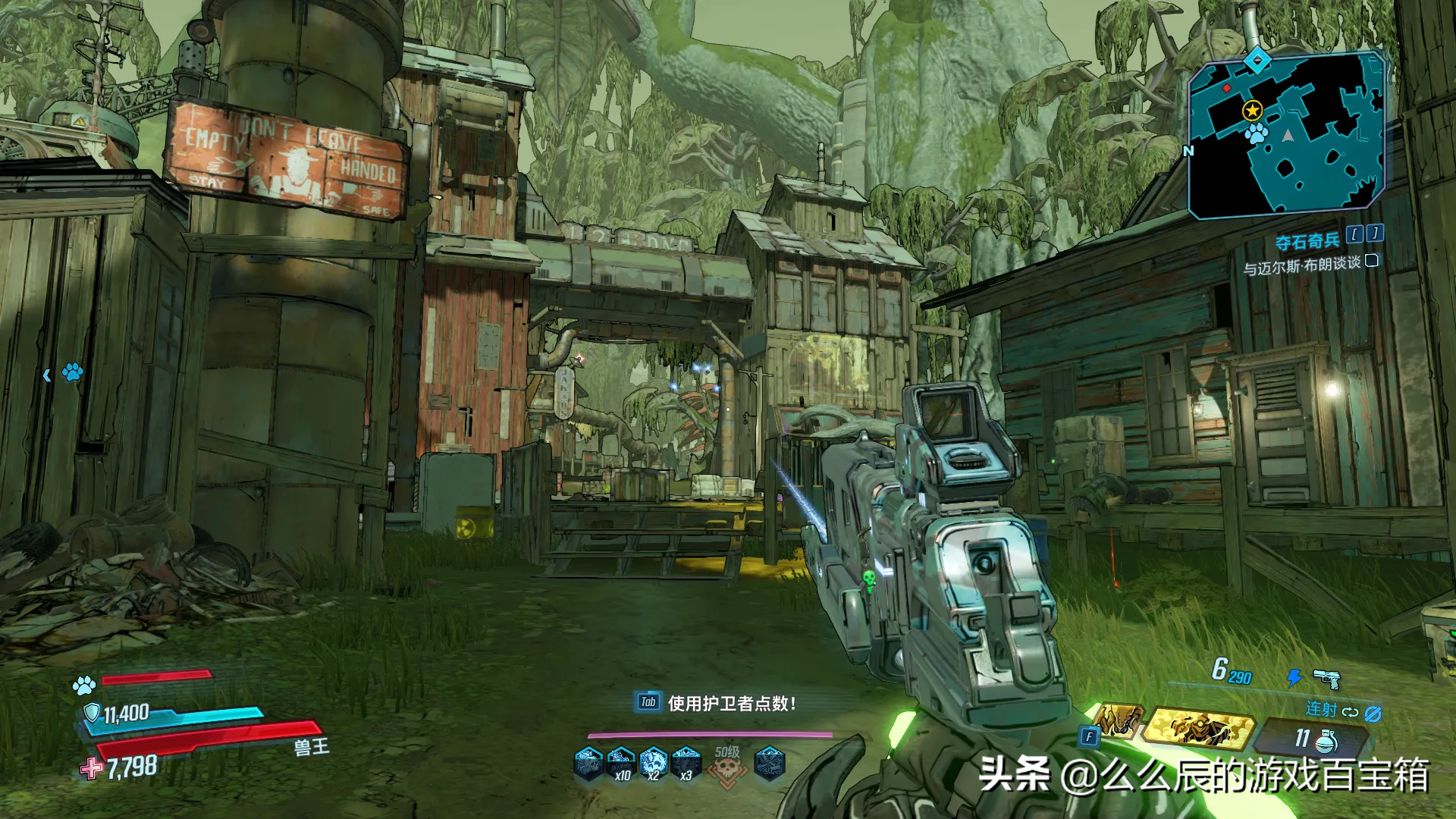Click the blue paw pet marker on minimap

point(1257,134)
